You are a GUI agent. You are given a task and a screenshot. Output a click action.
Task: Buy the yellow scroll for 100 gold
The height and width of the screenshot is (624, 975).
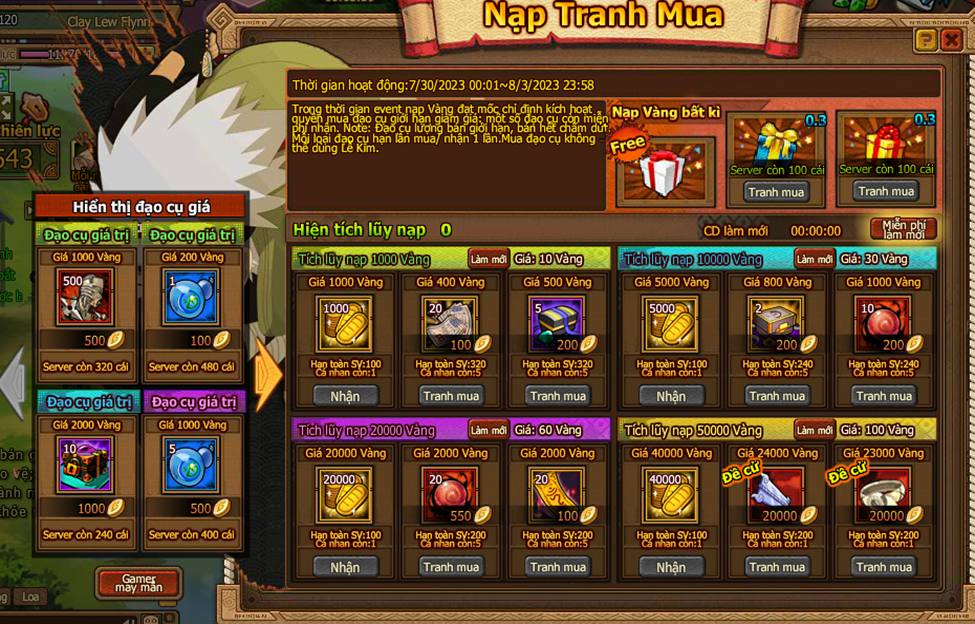tap(557, 567)
